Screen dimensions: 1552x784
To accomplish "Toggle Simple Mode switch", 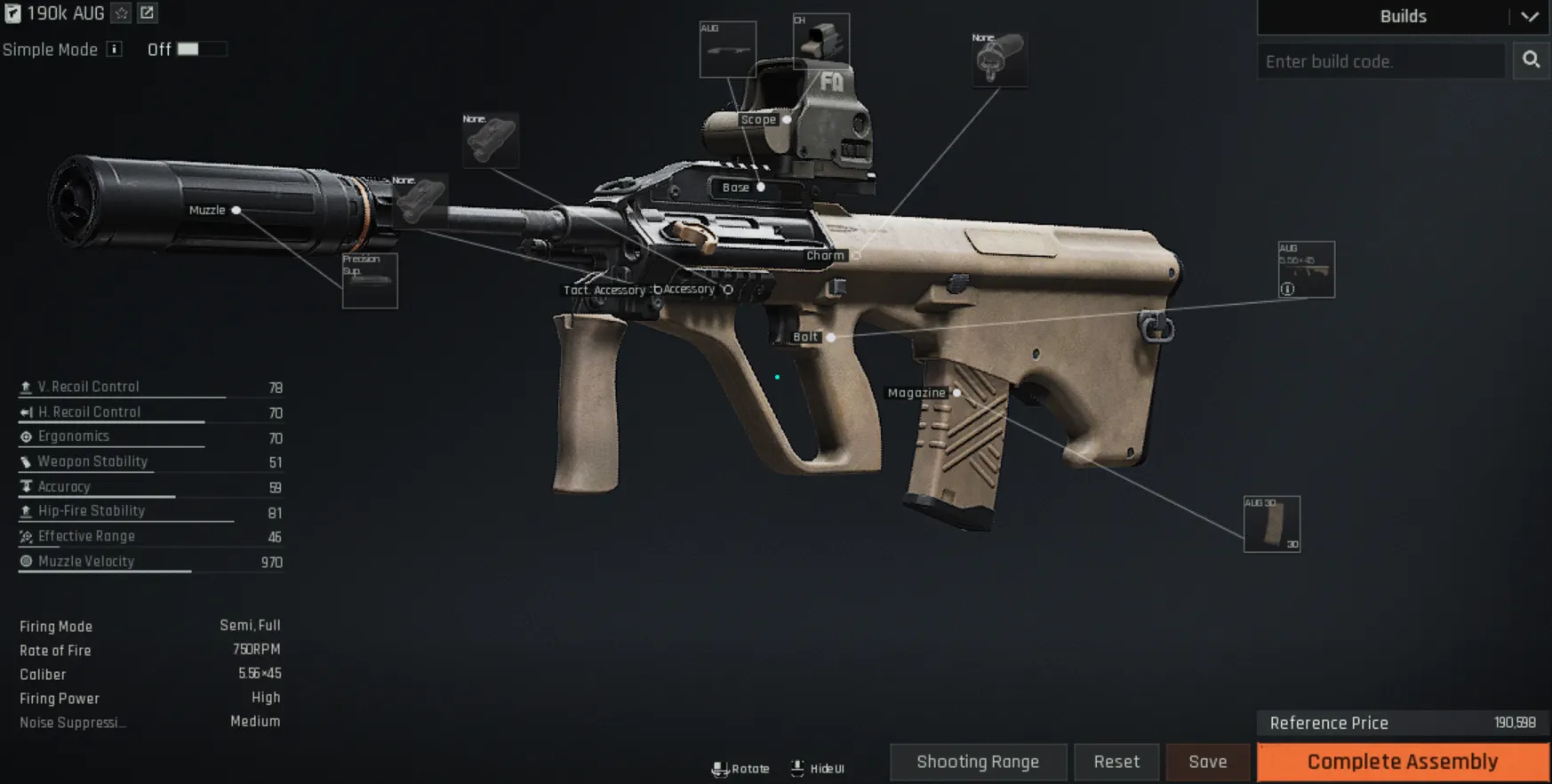I will 200,50.
